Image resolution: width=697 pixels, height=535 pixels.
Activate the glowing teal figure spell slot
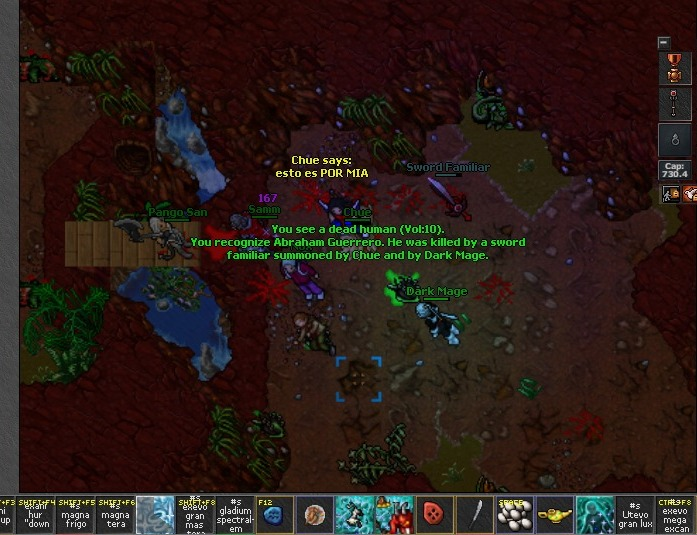[x=595, y=514]
